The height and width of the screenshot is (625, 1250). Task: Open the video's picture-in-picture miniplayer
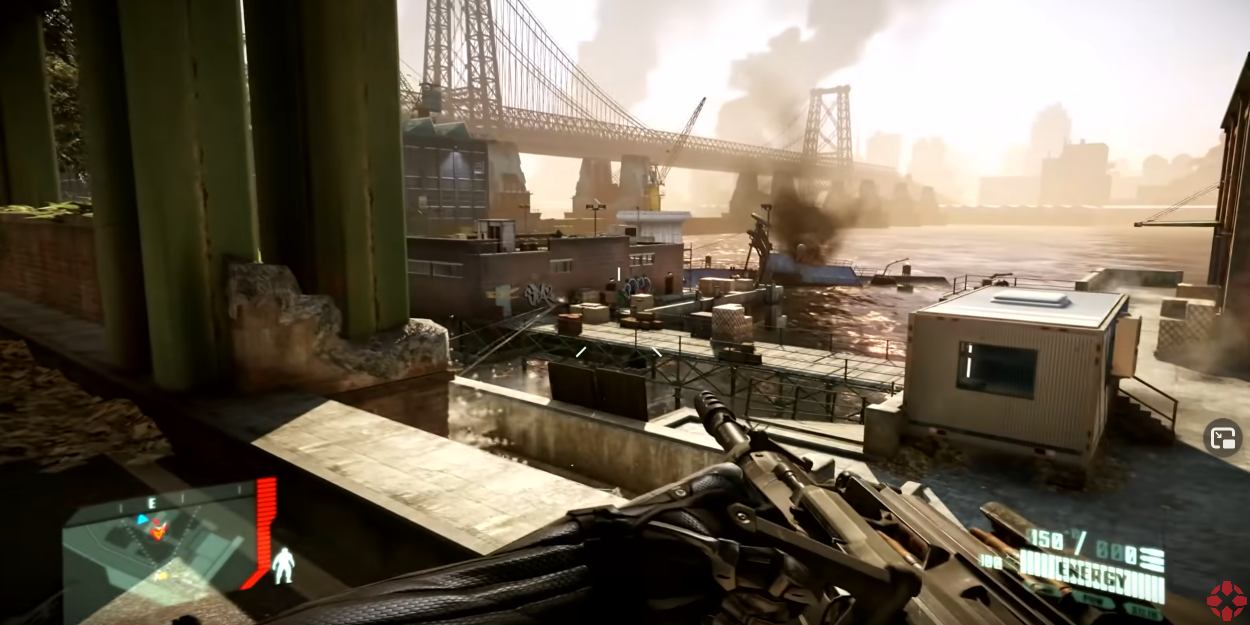1222,437
